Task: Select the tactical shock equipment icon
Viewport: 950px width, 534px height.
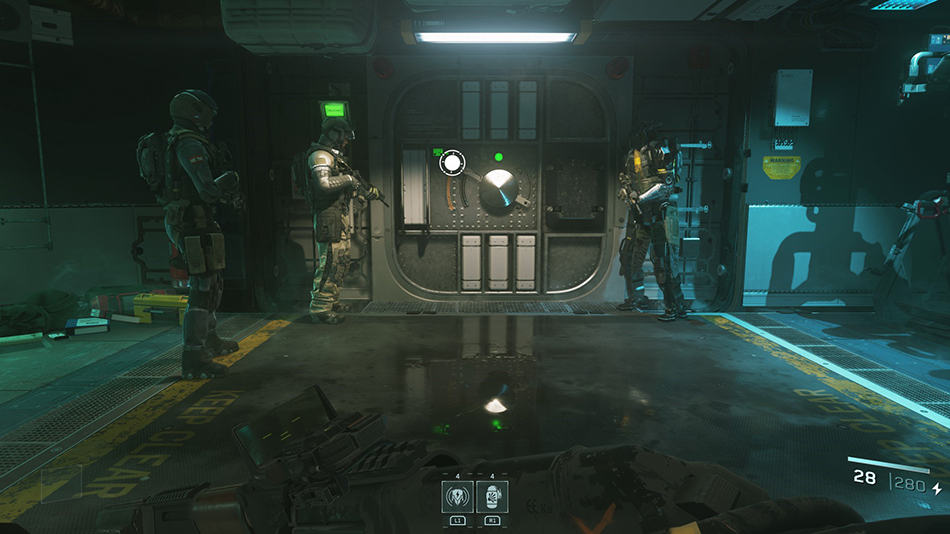Action: pyautogui.click(x=457, y=497)
